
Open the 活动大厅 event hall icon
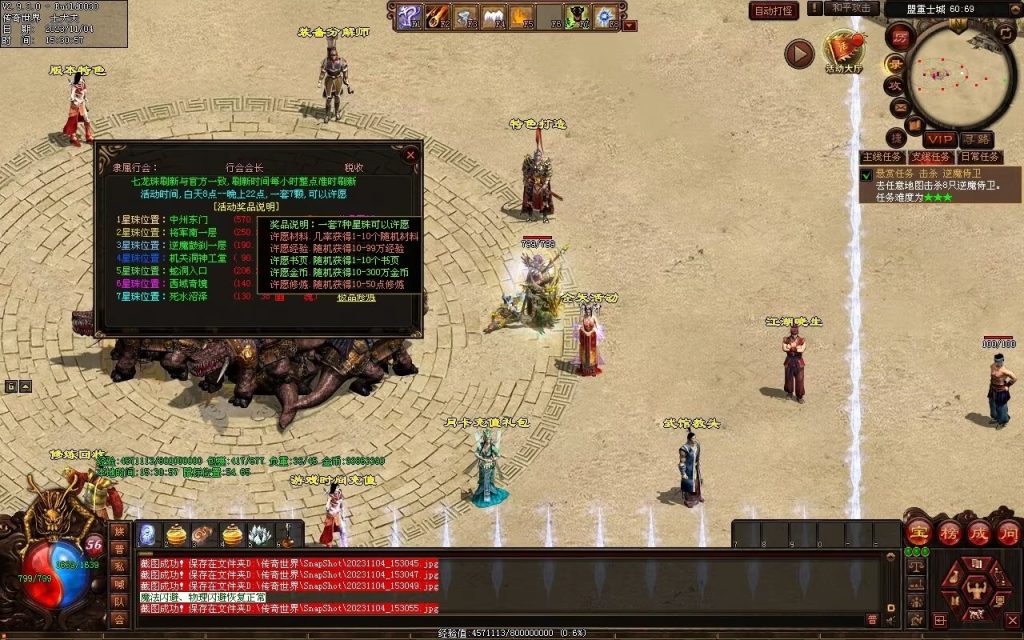[843, 51]
